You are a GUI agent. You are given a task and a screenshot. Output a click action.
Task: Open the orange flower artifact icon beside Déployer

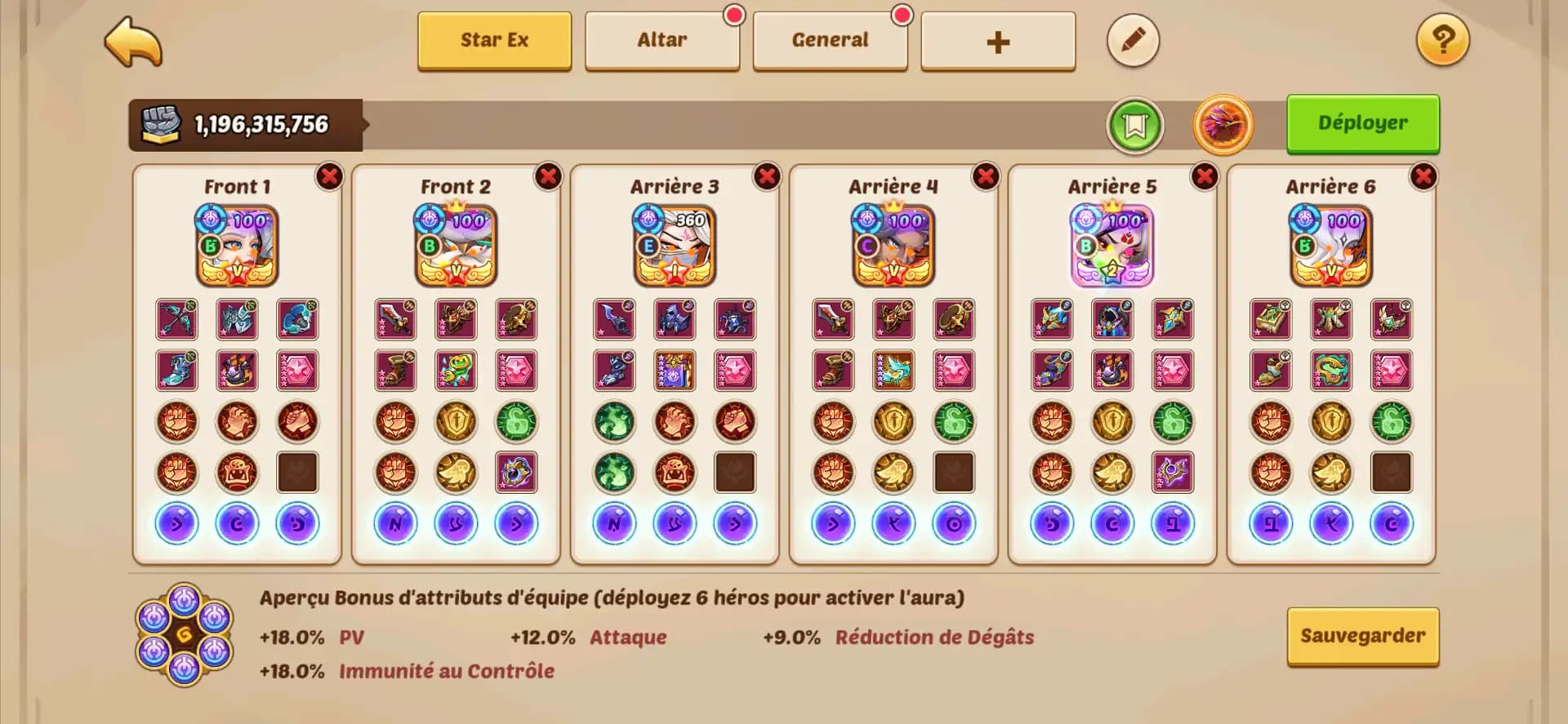[1222, 124]
